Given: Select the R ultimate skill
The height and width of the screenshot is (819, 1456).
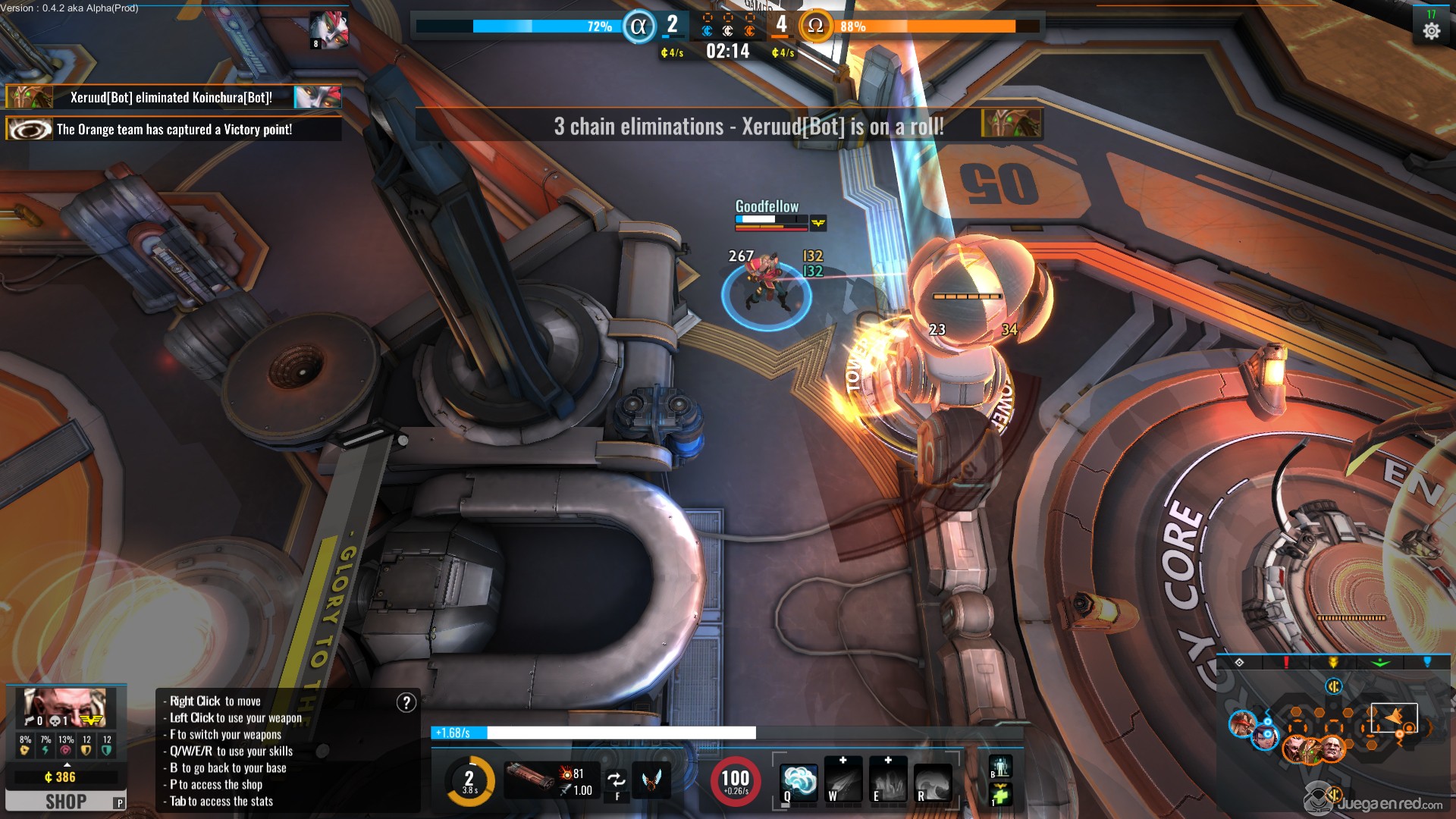Looking at the screenshot, I should [x=933, y=783].
